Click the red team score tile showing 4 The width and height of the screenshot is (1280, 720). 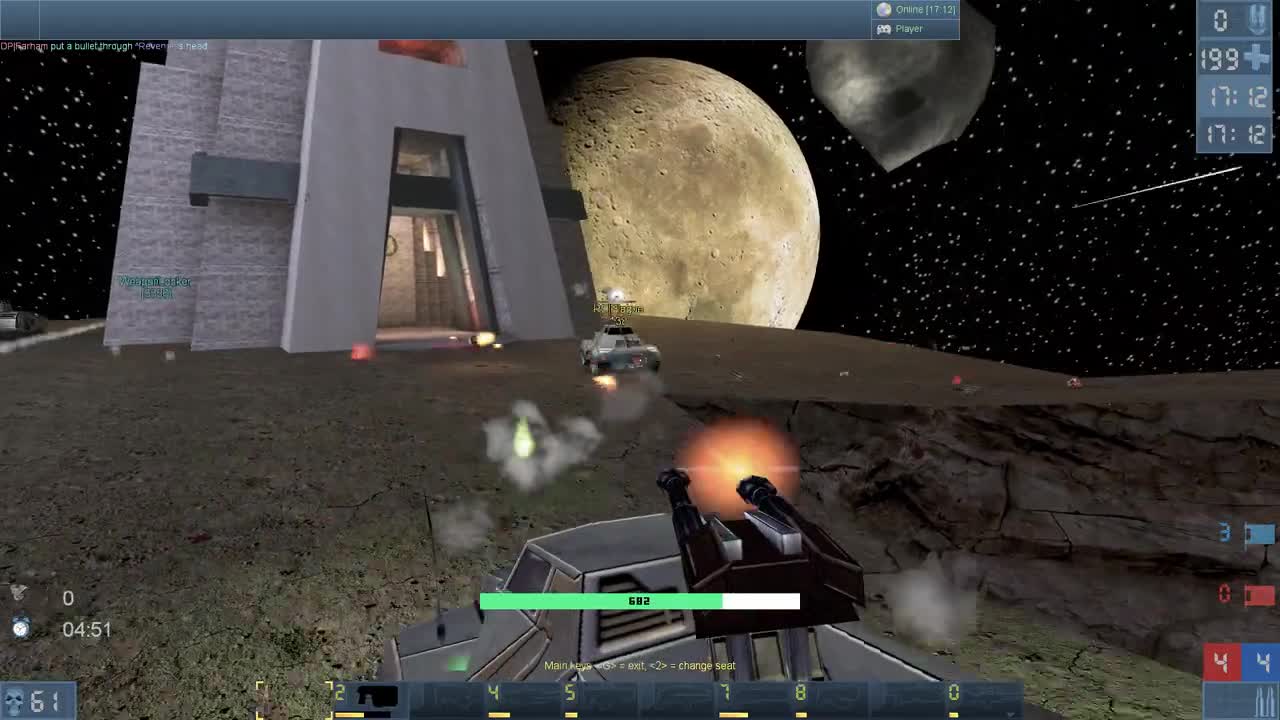[x=1222, y=659]
